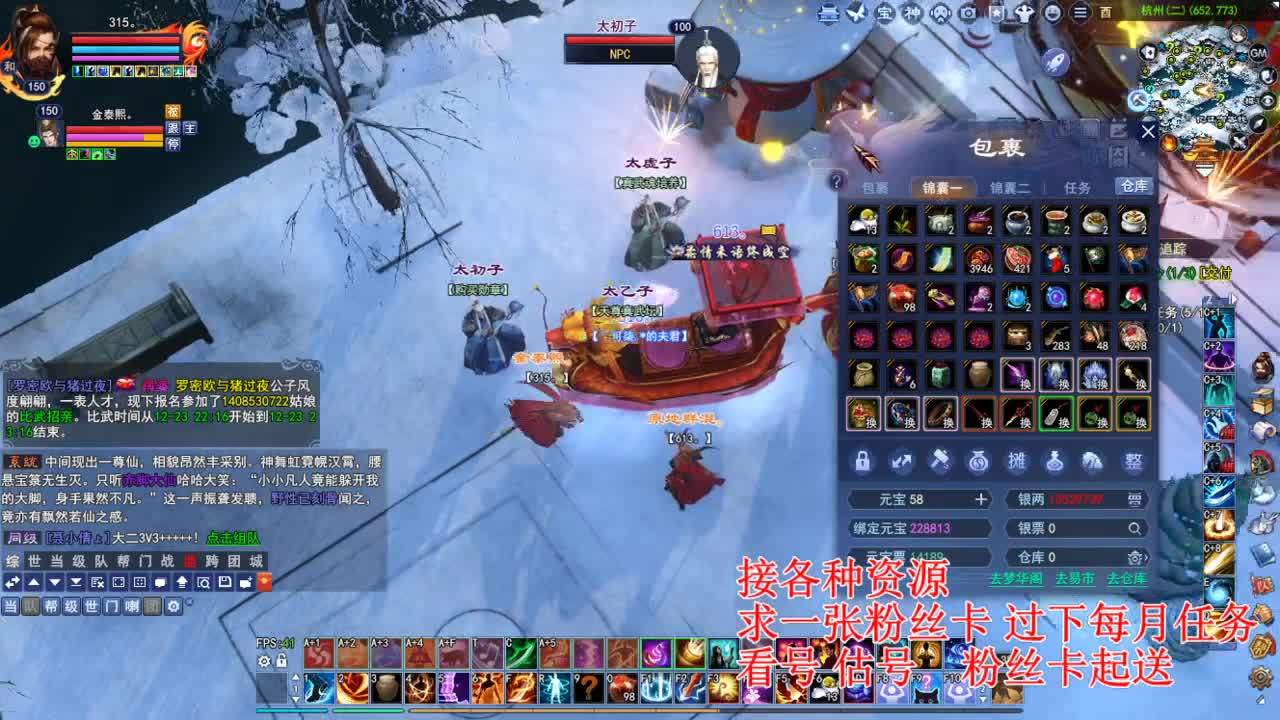Click the 神 deity icon in the top bar
Image resolution: width=1280 pixels, height=720 pixels.
click(911, 14)
